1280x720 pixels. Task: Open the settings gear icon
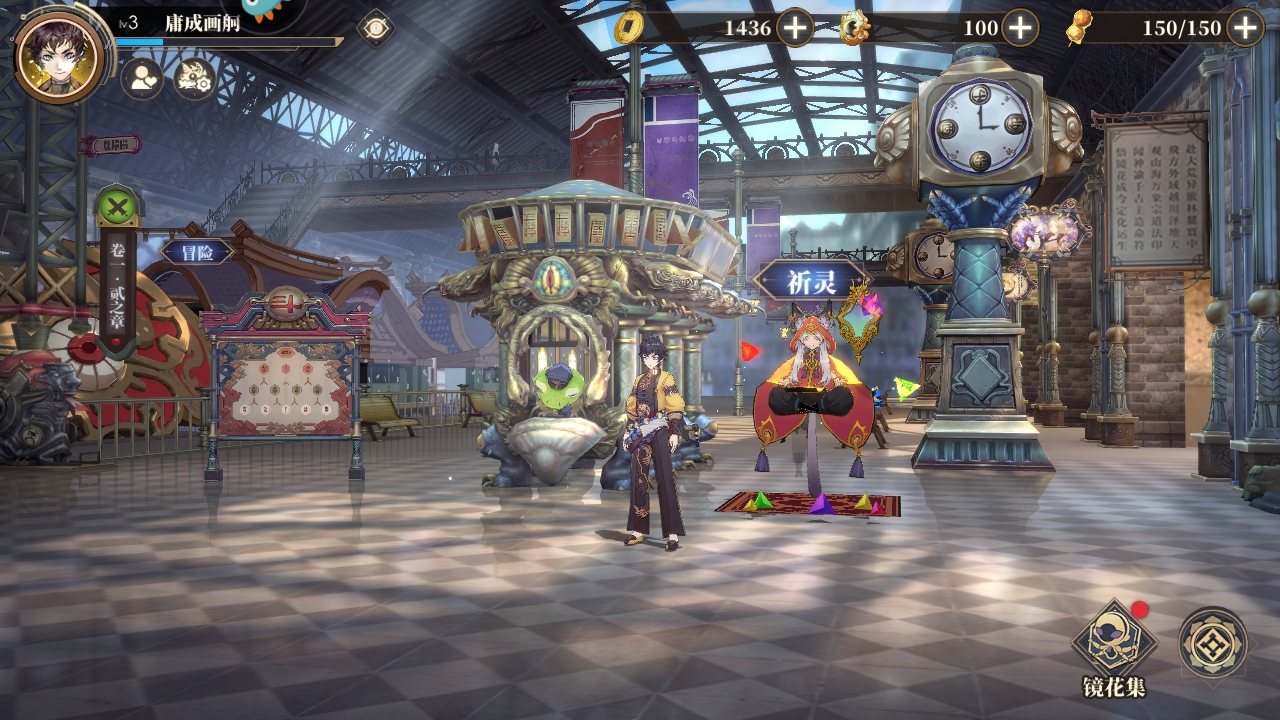195,78
